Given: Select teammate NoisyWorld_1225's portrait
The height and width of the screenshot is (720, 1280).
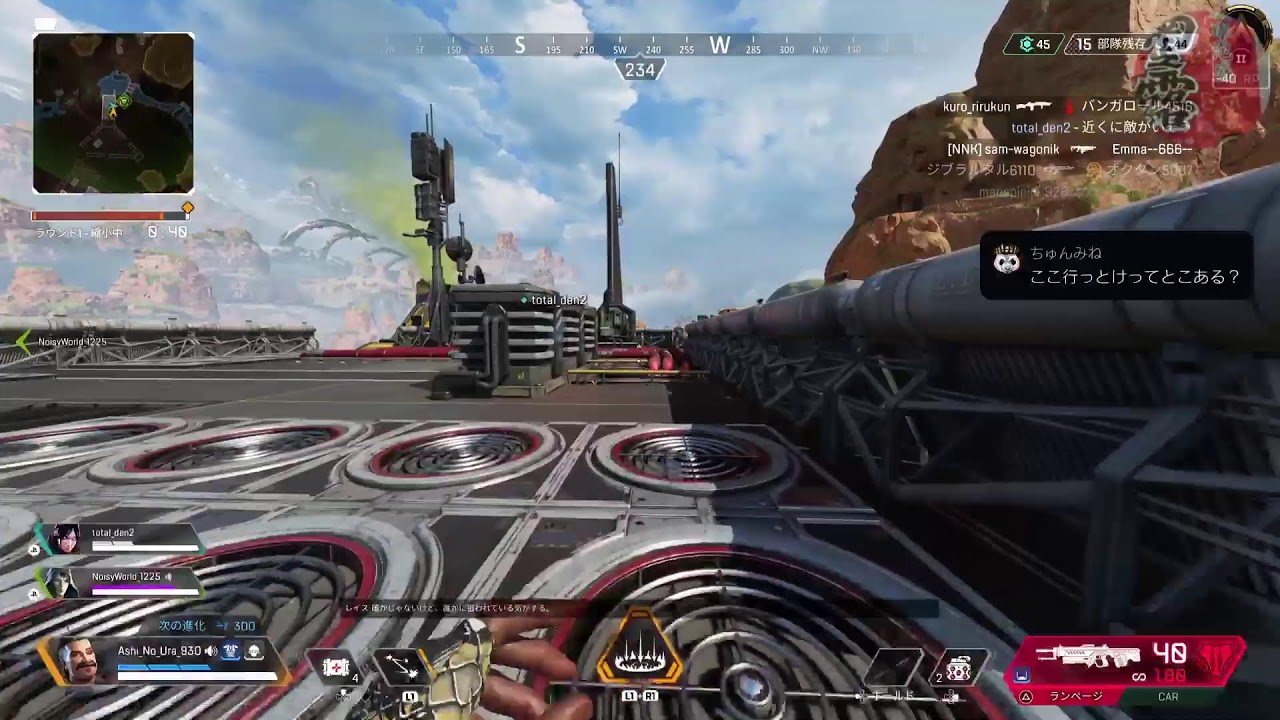Looking at the screenshot, I should (x=61, y=582).
